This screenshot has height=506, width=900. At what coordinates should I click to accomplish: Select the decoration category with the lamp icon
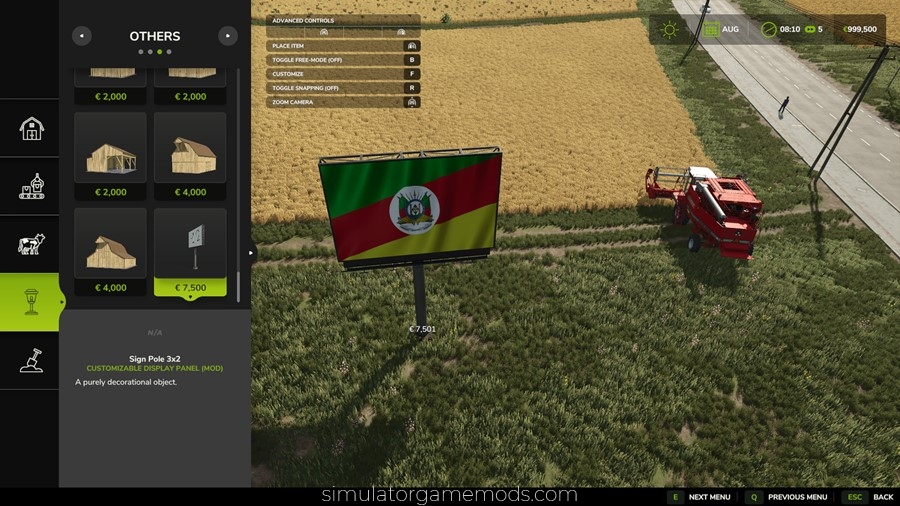click(31, 302)
